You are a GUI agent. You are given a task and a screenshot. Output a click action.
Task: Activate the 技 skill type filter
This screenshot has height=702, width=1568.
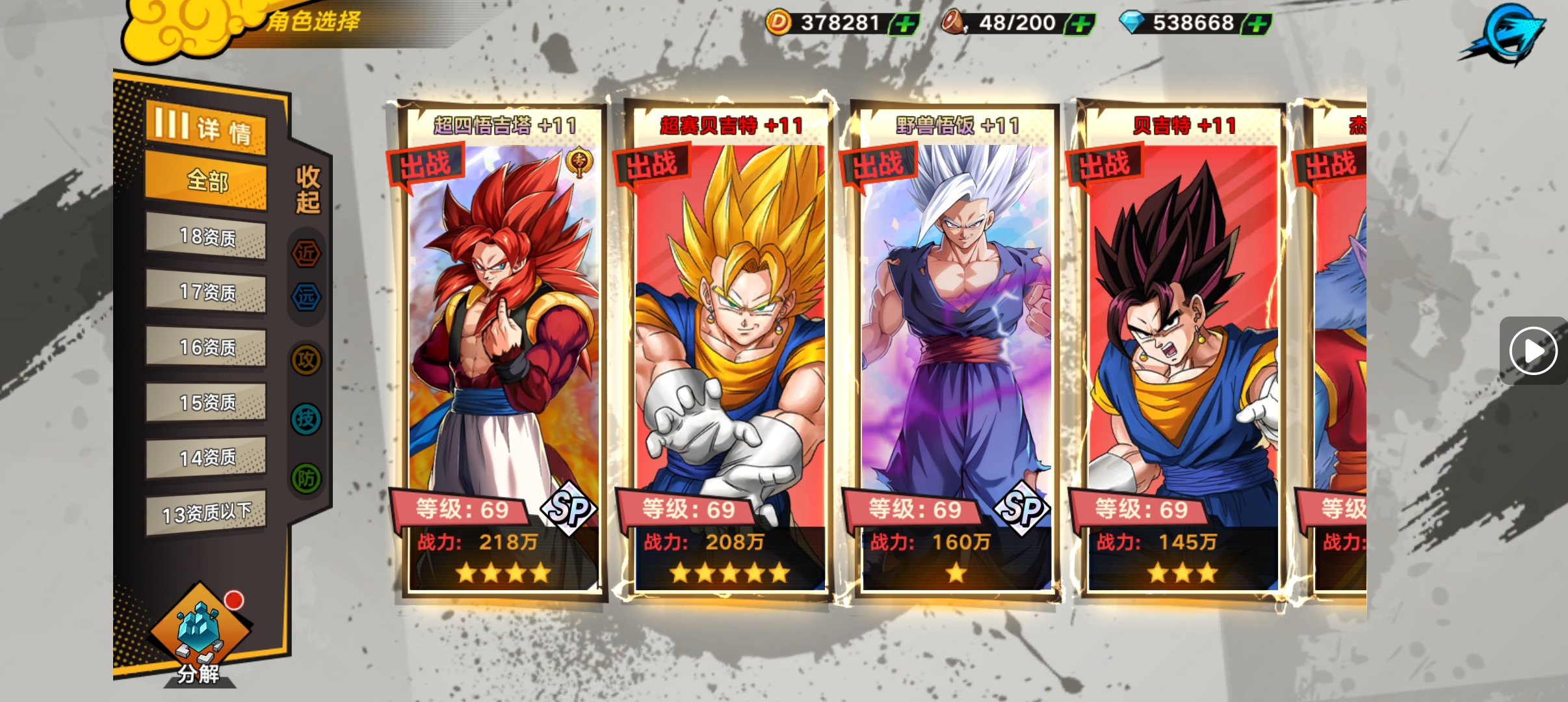(306, 419)
